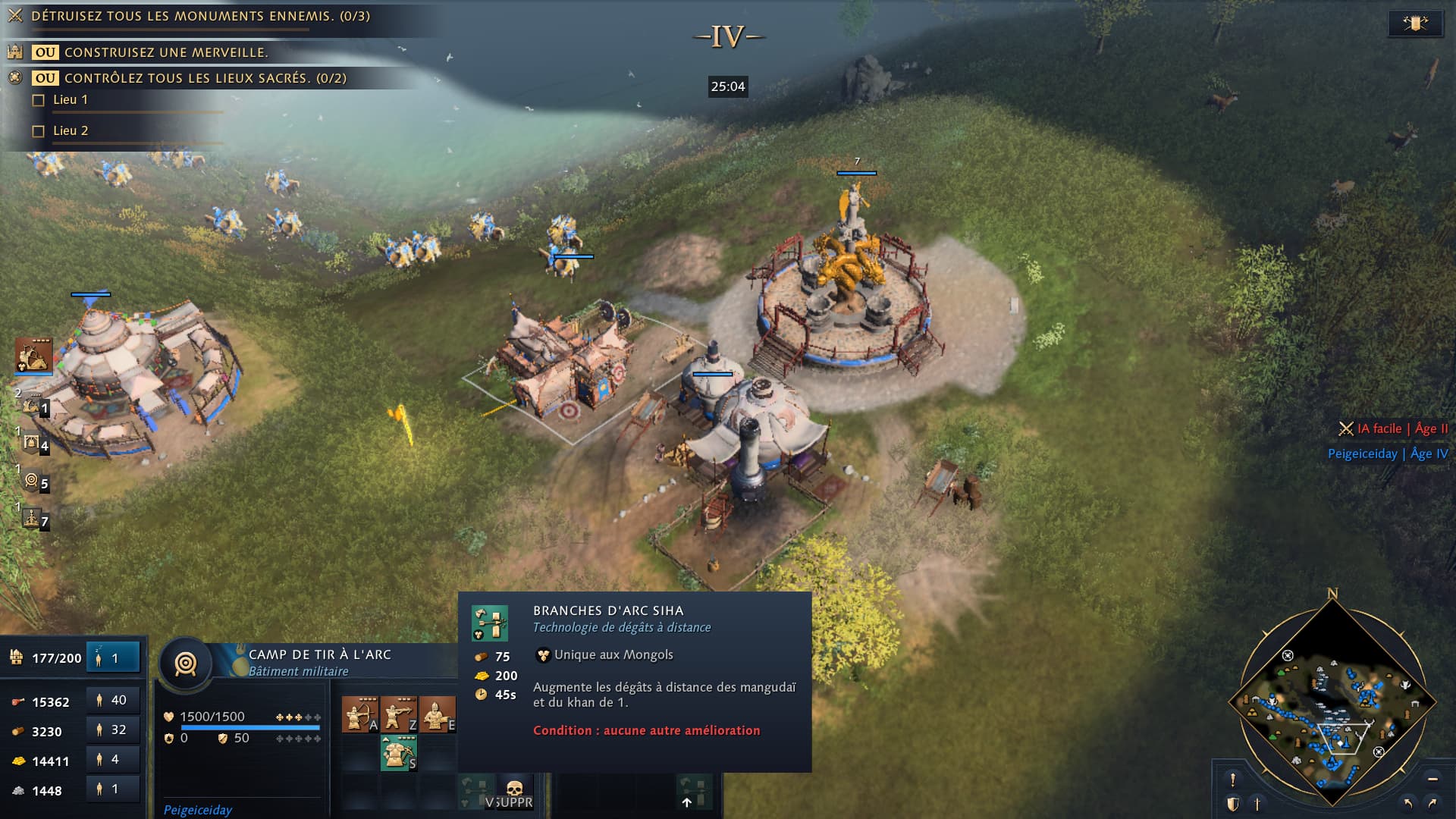Screen dimensions: 1456x819
Task: Train the mangudai horse archer unit
Action: point(437,715)
